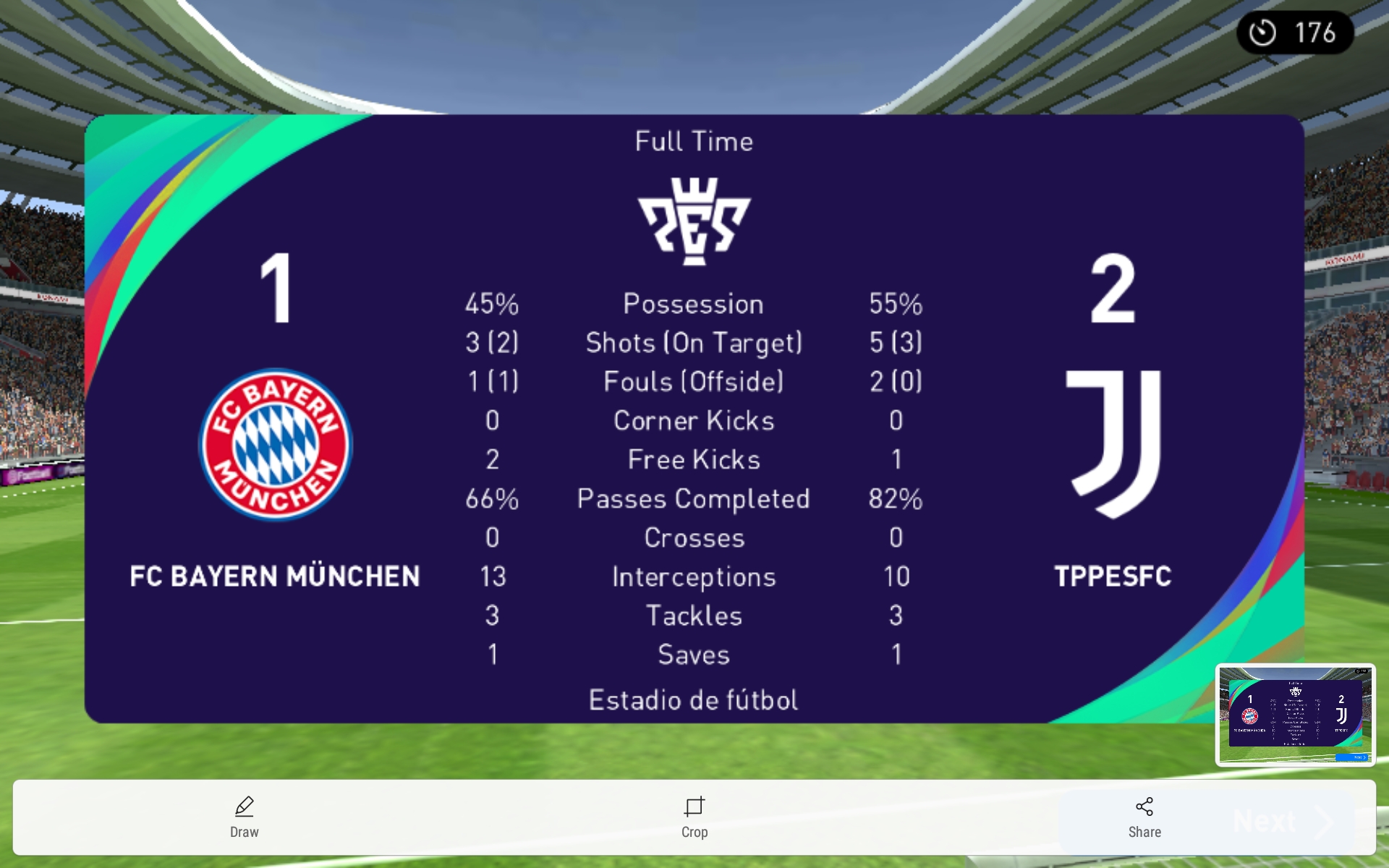Open the screenshot preview thumbnail
This screenshot has width=1389, height=868.
1295,715
